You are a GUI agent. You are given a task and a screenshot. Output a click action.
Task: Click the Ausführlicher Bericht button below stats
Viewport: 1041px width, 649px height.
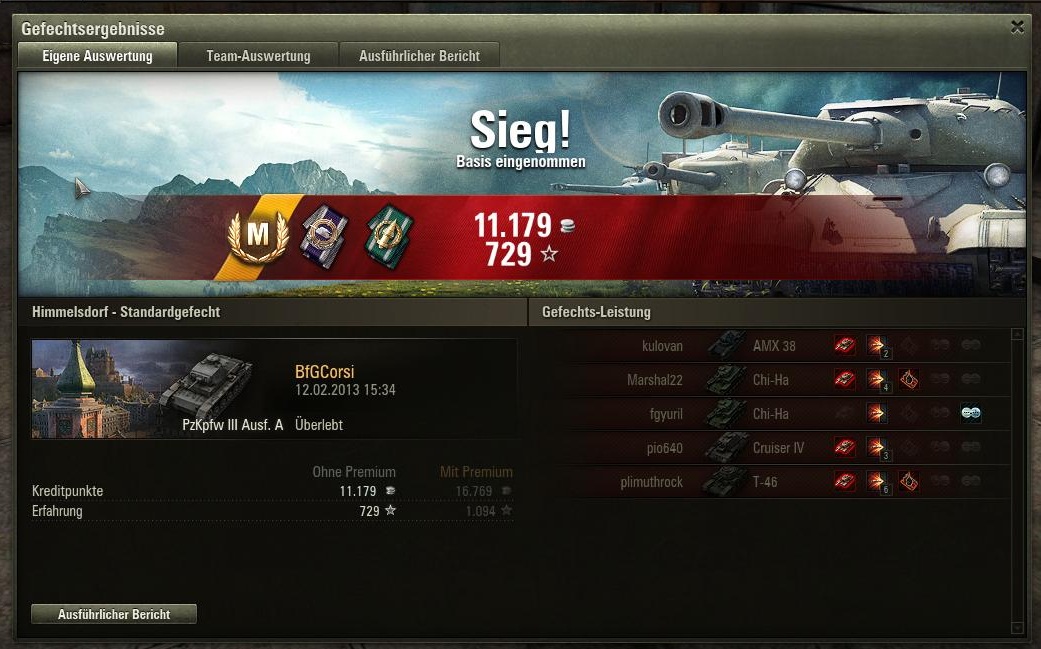pyautogui.click(x=114, y=614)
